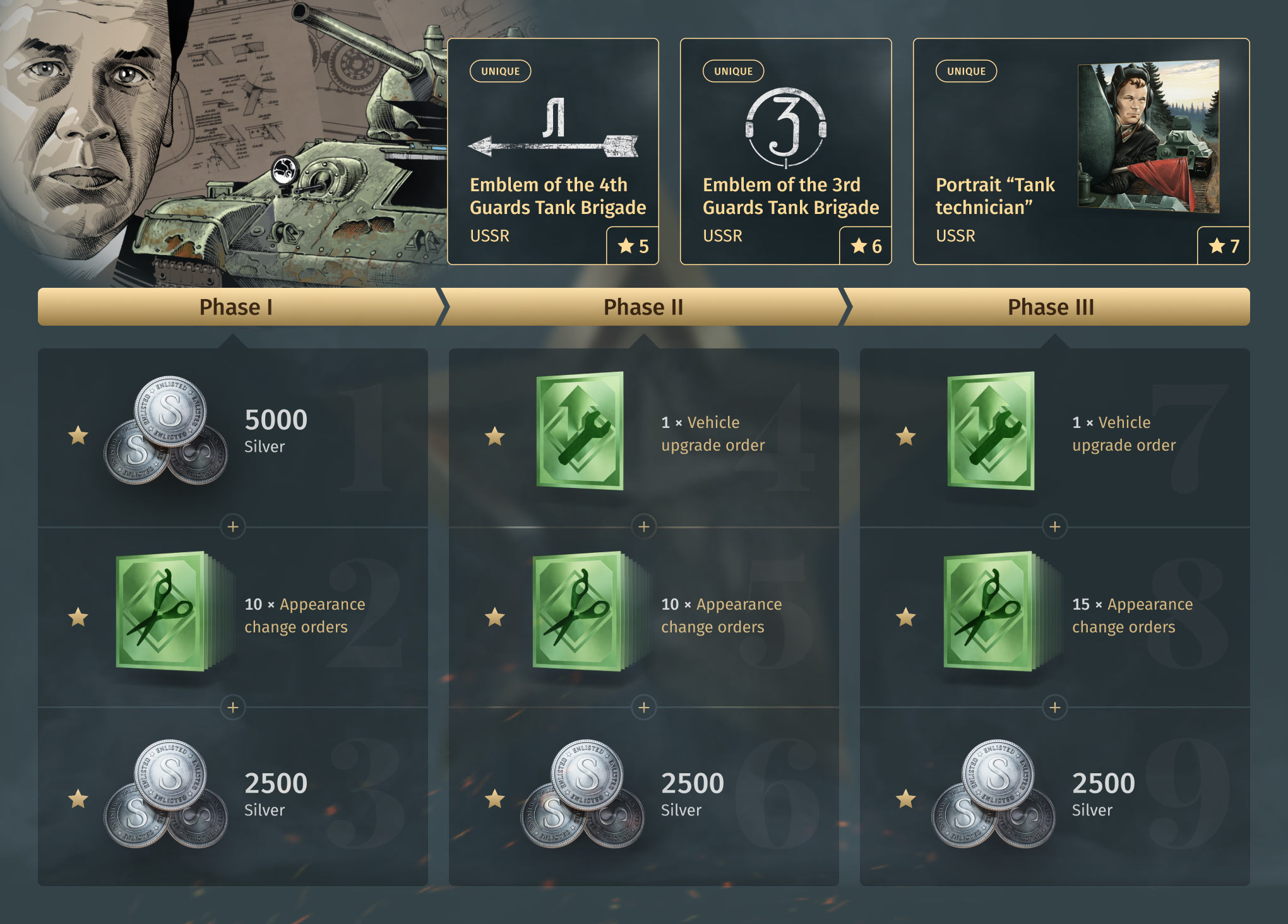Select the Phase II Vehicle upgrade order
The height and width of the screenshot is (924, 1288).
click(643, 435)
